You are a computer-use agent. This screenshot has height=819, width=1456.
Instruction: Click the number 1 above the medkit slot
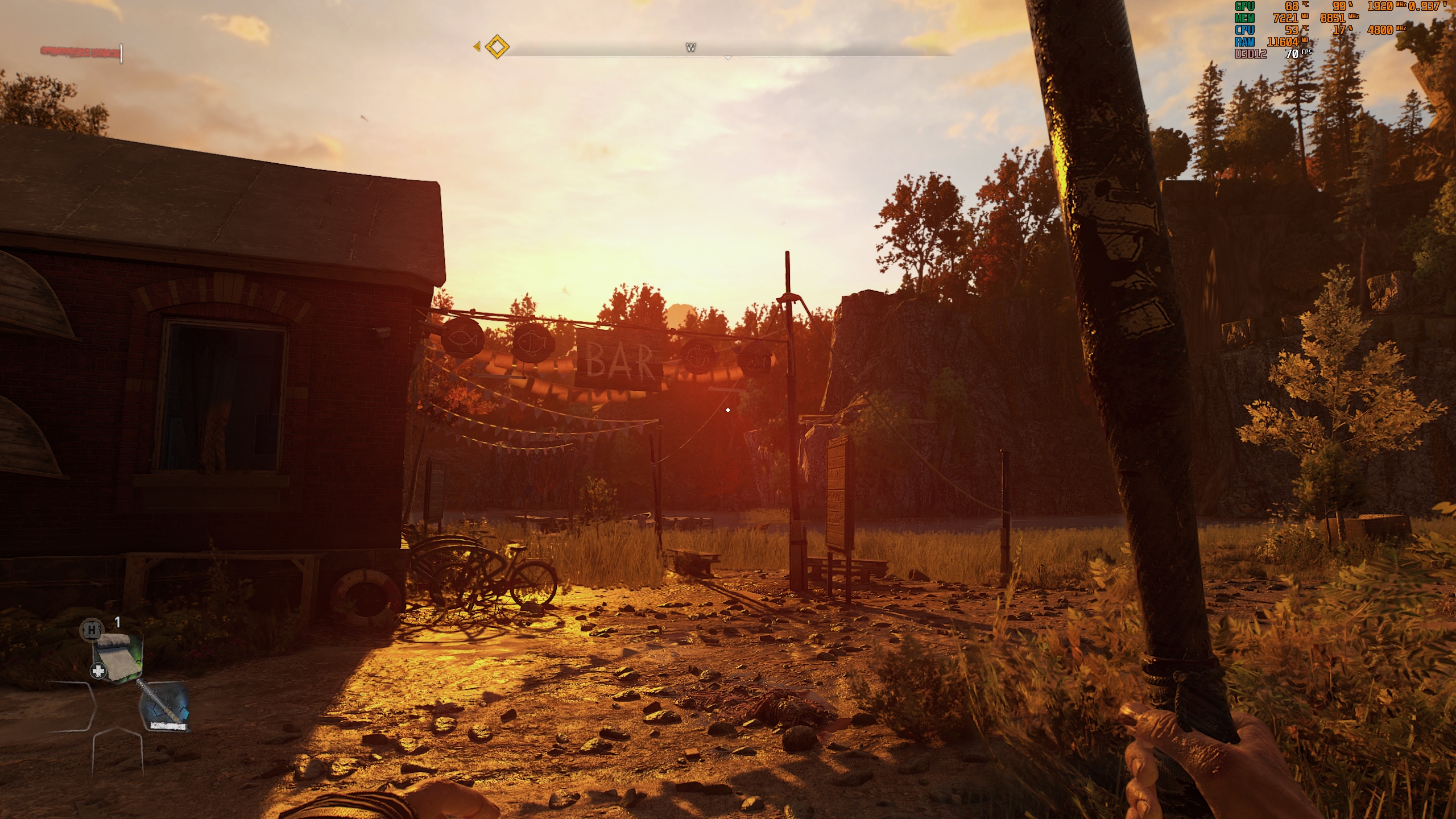(118, 622)
